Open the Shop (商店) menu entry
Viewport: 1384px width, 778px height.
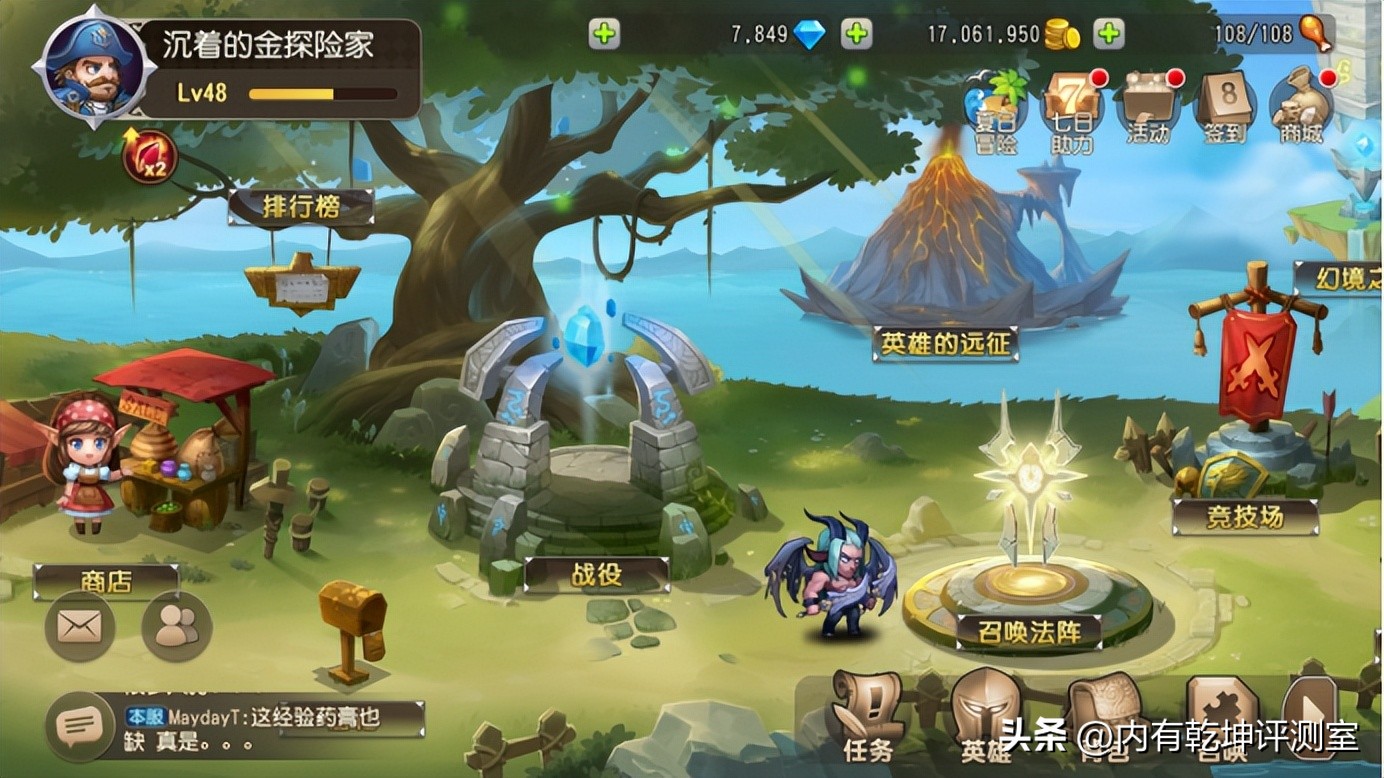[x=107, y=580]
